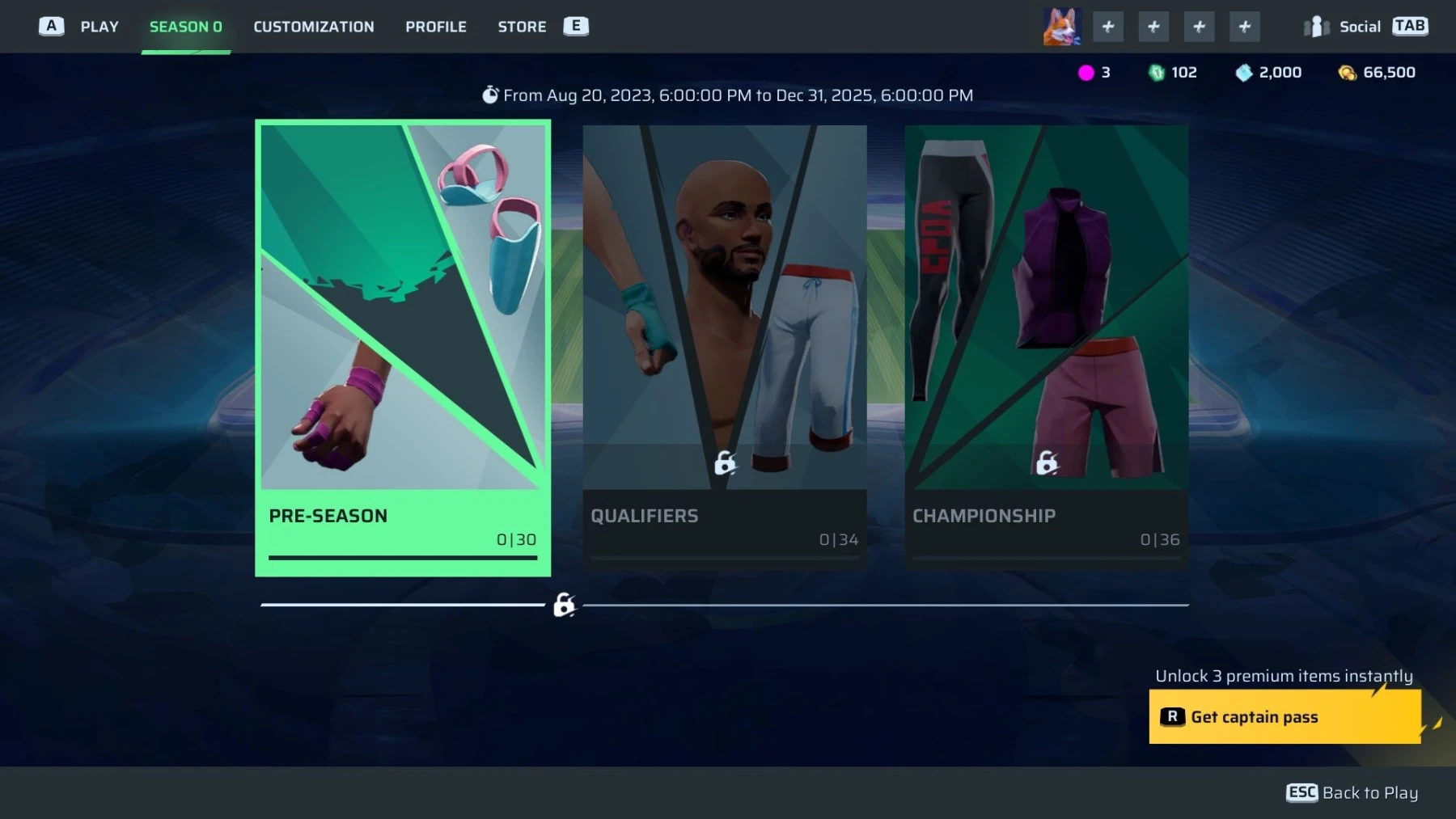Click the Pre-Season progress bar
Screen dimensions: 1456x819
[402, 558]
